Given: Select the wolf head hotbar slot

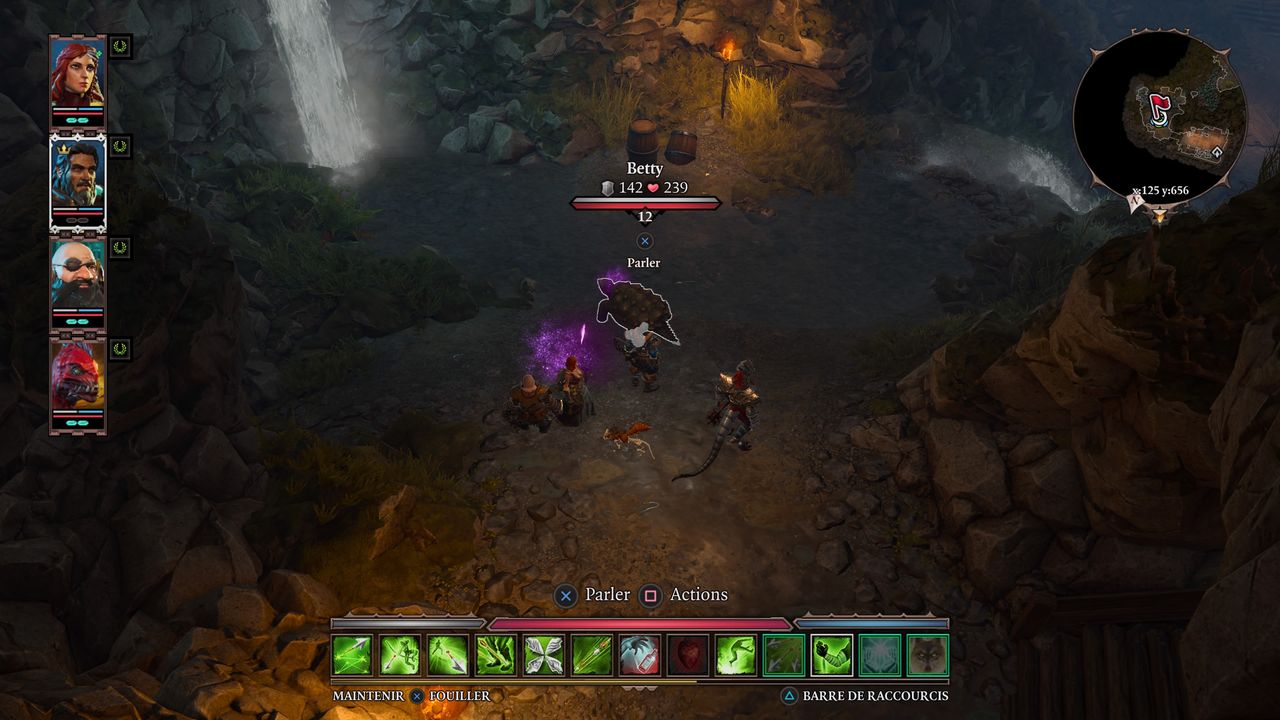Looking at the screenshot, I should click(x=928, y=655).
